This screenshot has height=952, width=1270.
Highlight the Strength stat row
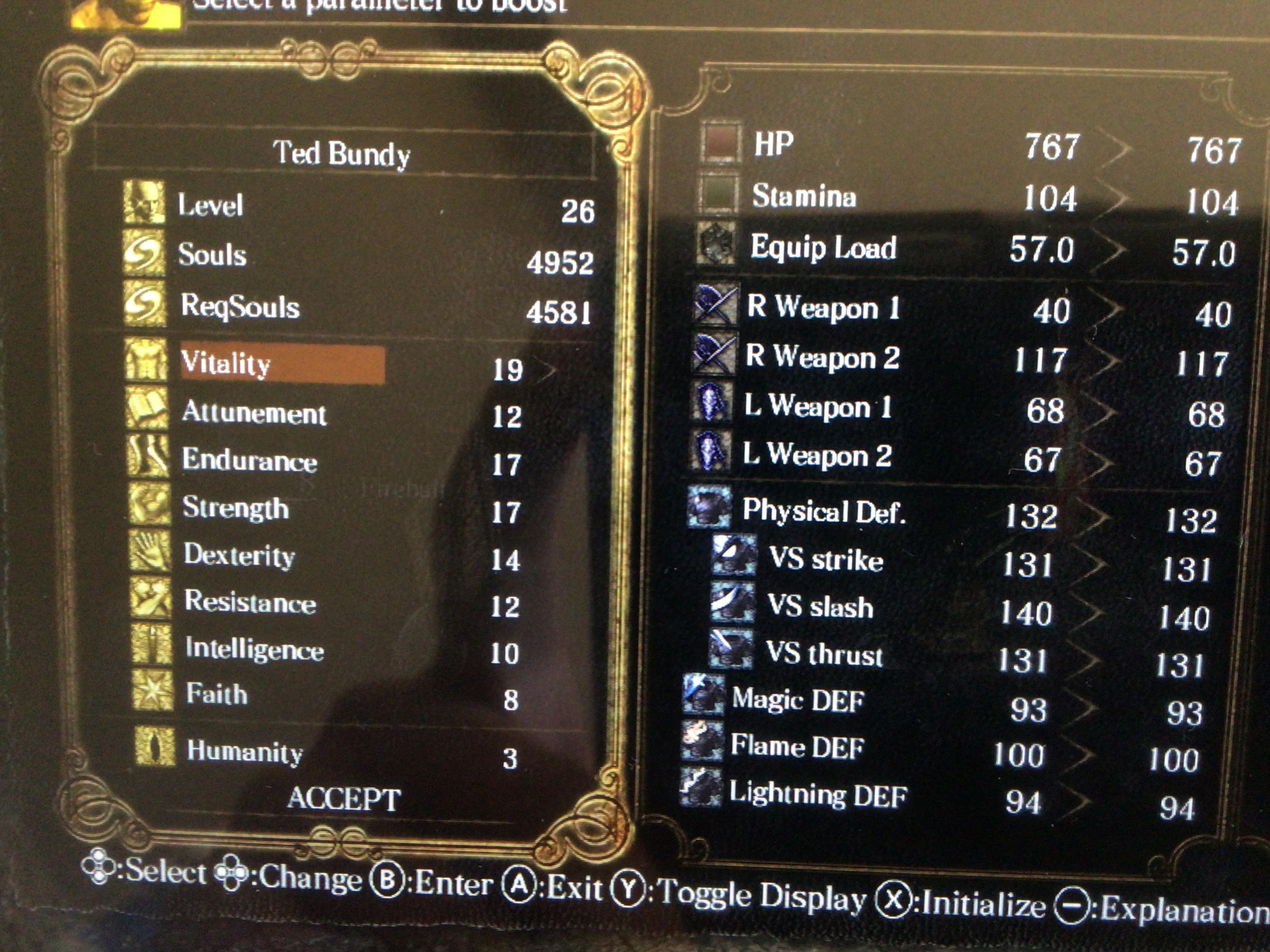pos(235,508)
